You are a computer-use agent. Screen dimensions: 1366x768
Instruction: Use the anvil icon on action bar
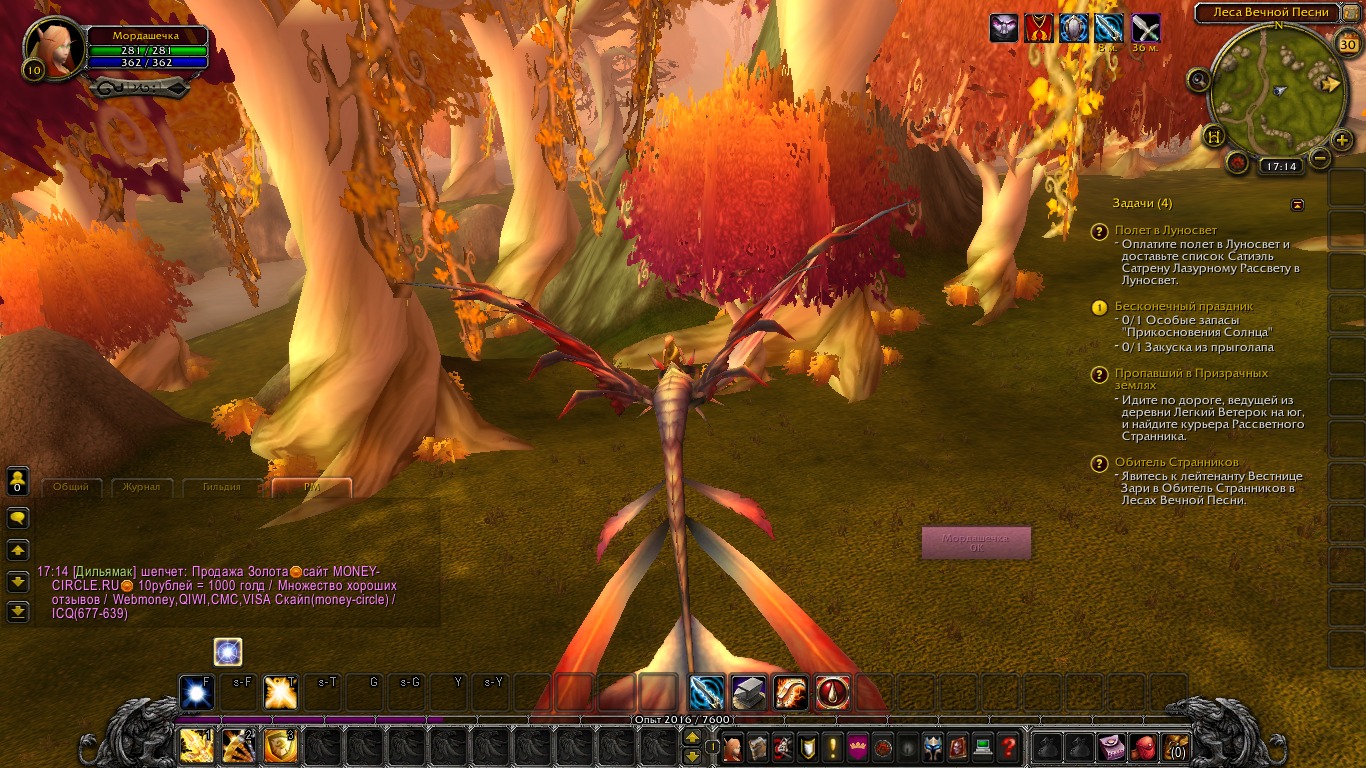click(749, 692)
